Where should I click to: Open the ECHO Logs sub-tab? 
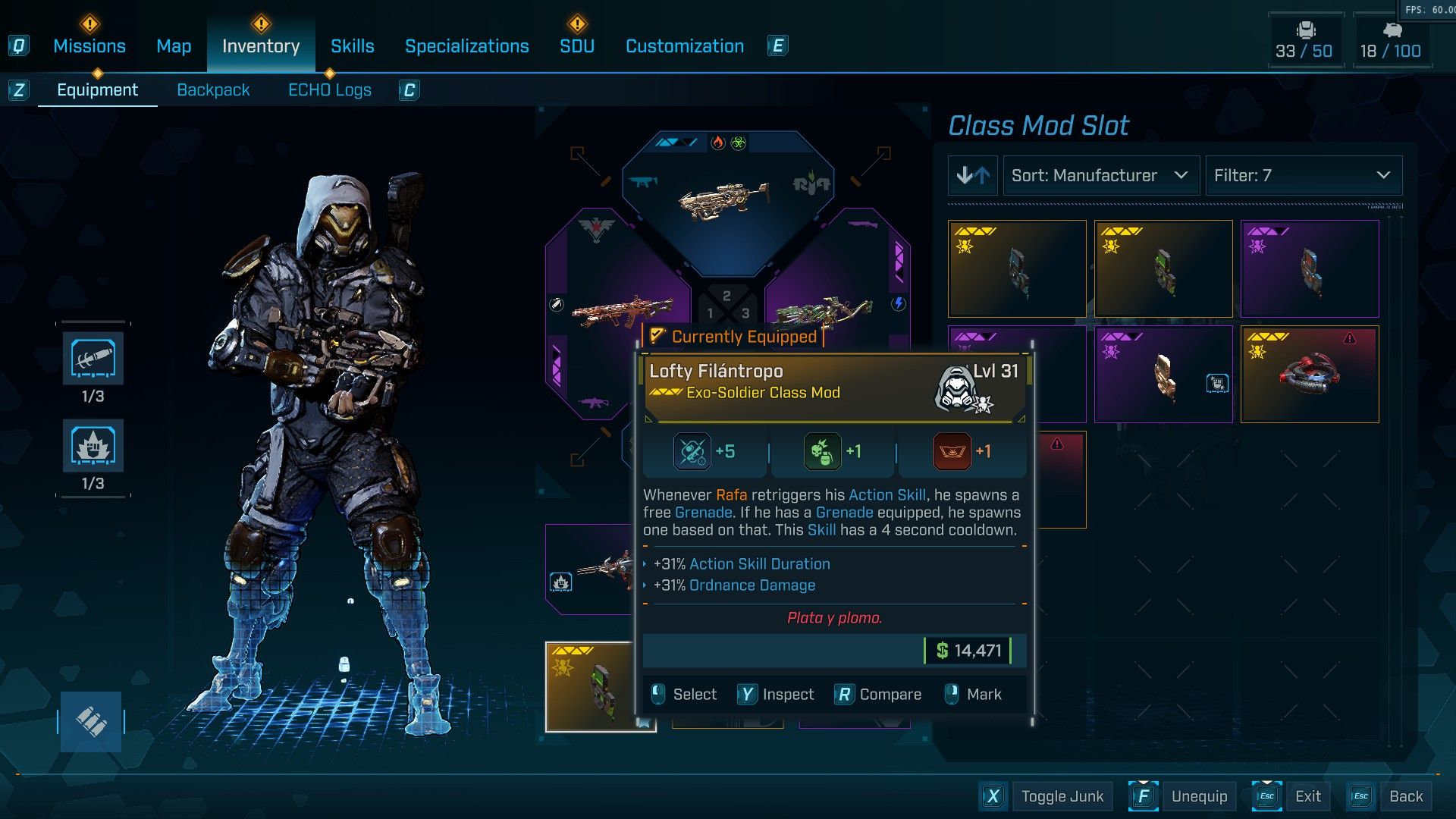pos(329,90)
